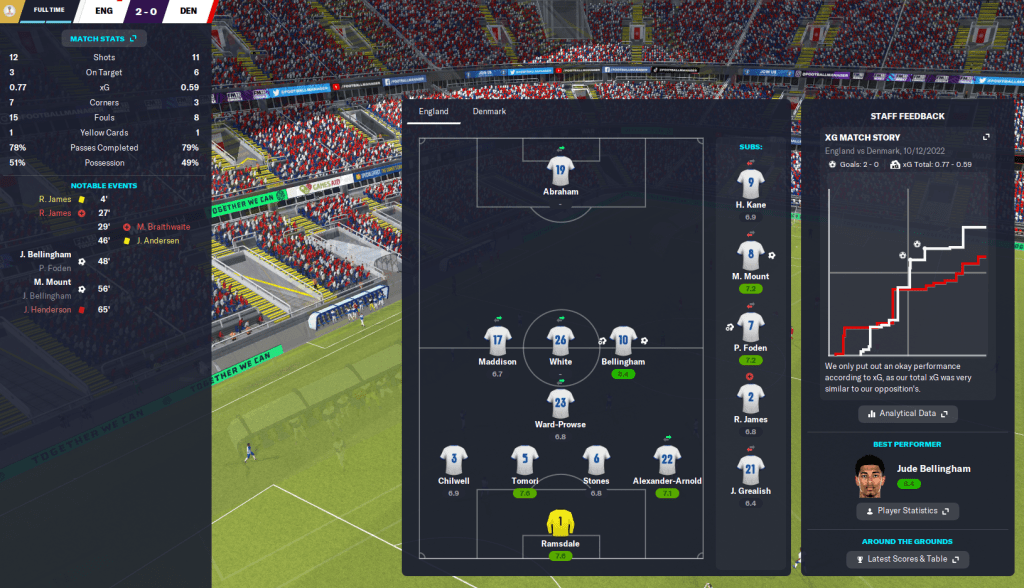Choose Alexander-Arnold at right back
The height and width of the screenshot is (588, 1024).
[668, 459]
